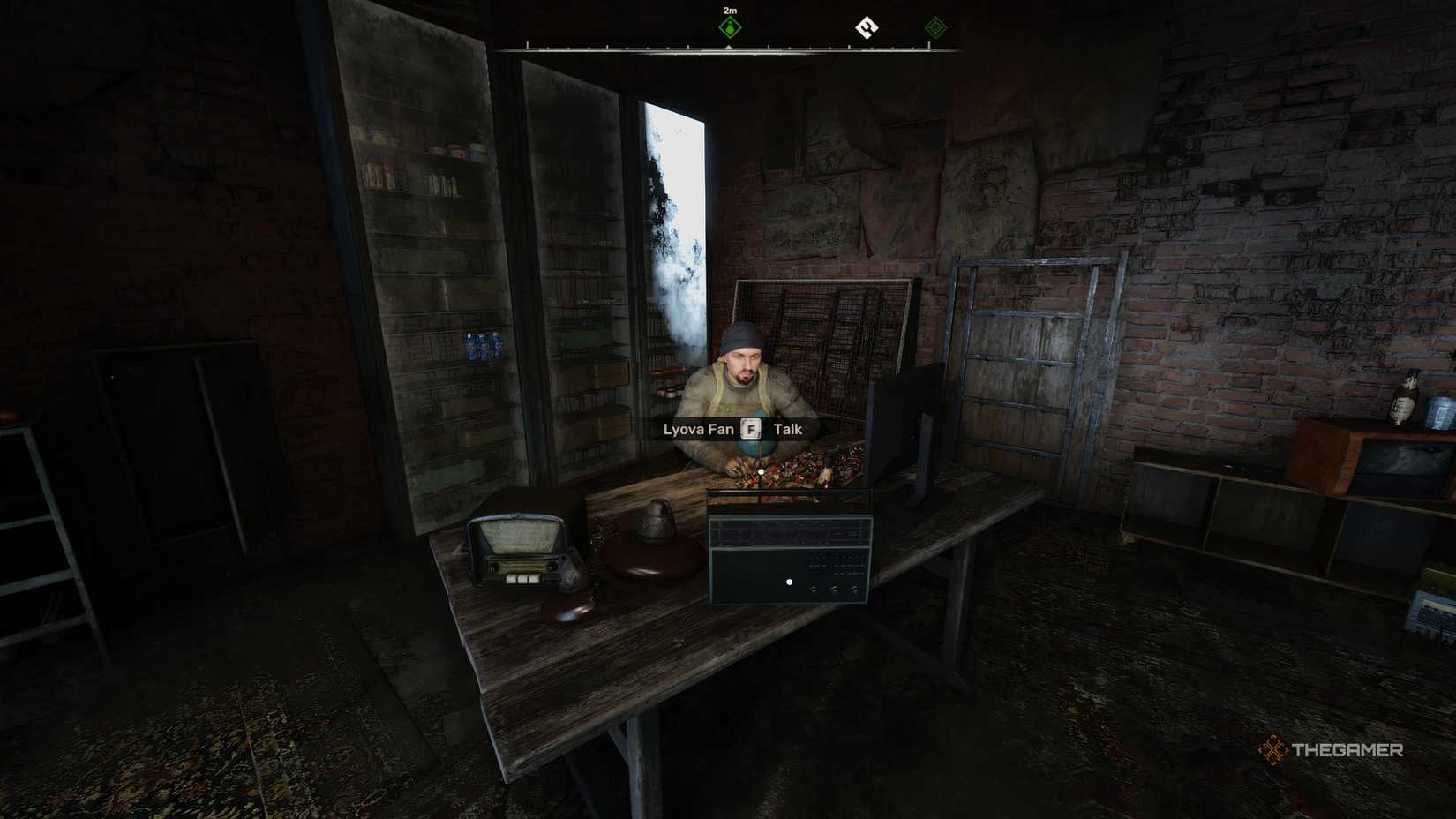The width and height of the screenshot is (1456, 819).
Task: Click the TheGamer logo icon
Action: click(x=1274, y=751)
